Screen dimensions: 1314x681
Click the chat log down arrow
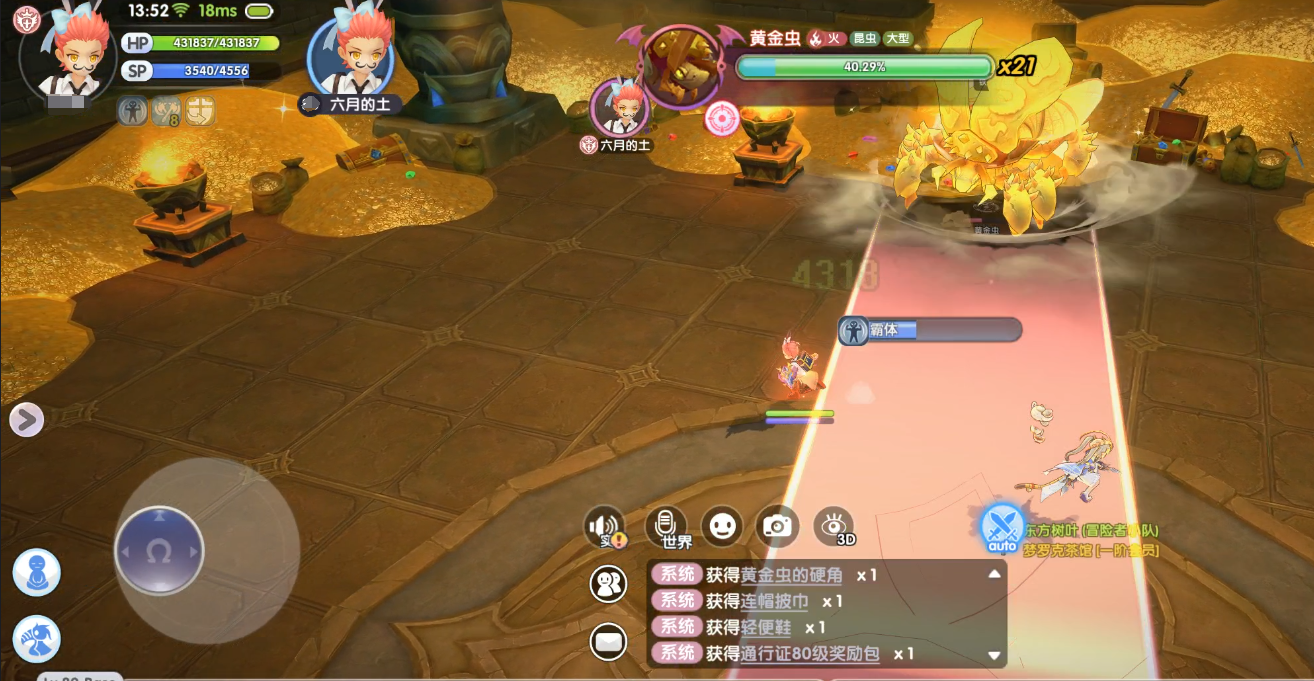pos(994,655)
